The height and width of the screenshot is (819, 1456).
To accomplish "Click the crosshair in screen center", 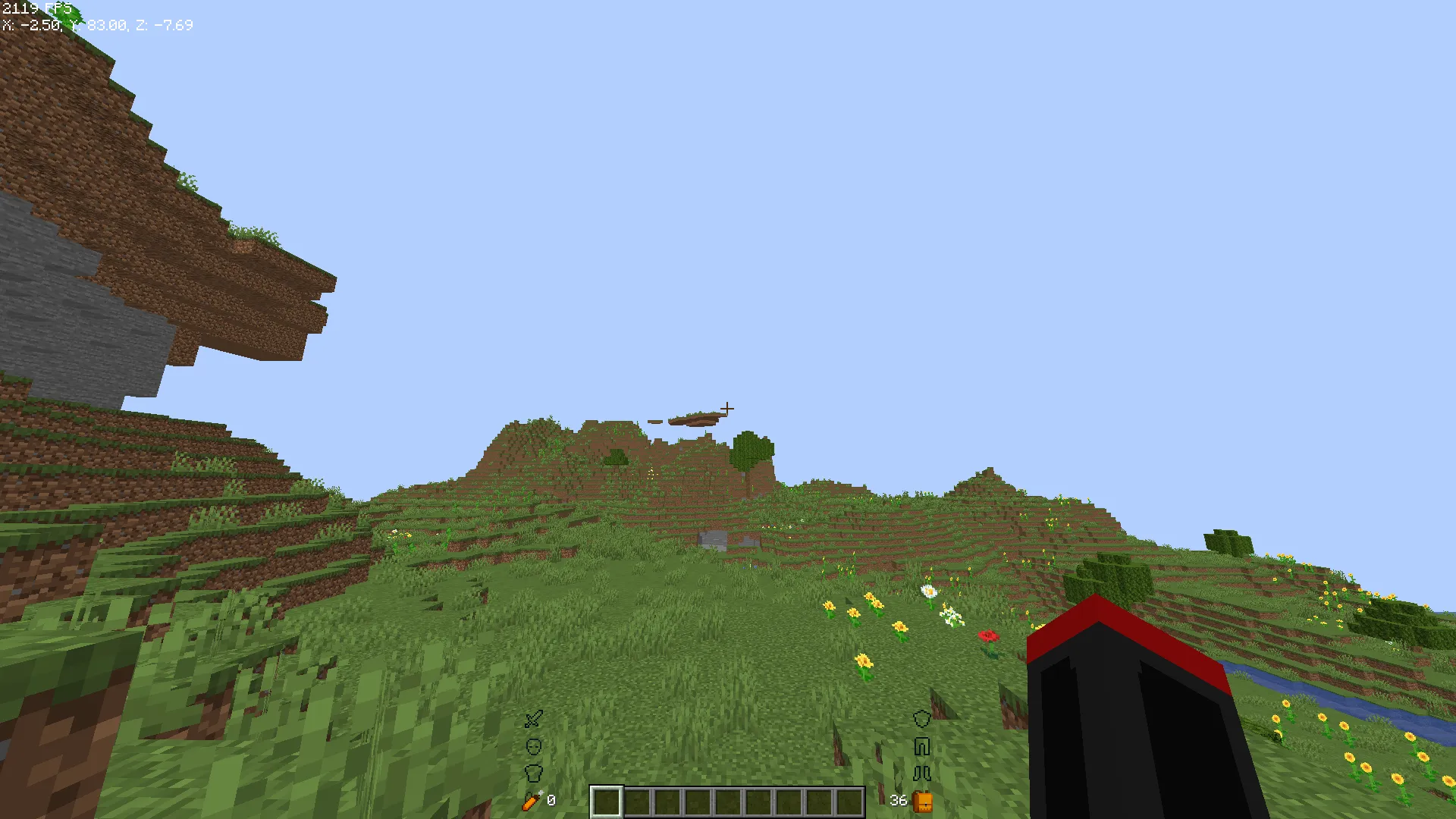I will [728, 409].
